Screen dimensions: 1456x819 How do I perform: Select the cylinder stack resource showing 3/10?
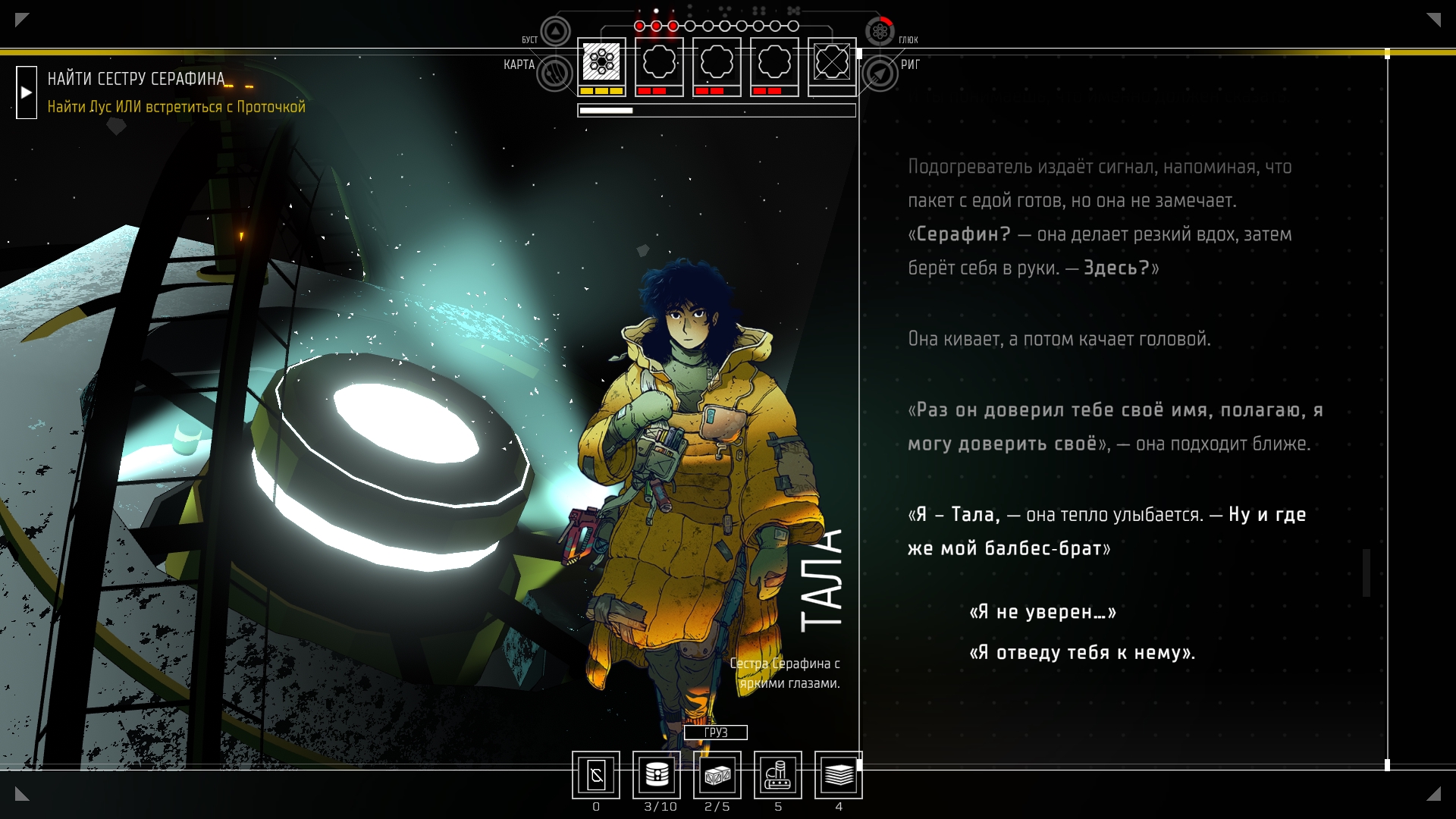pyautogui.click(x=657, y=775)
